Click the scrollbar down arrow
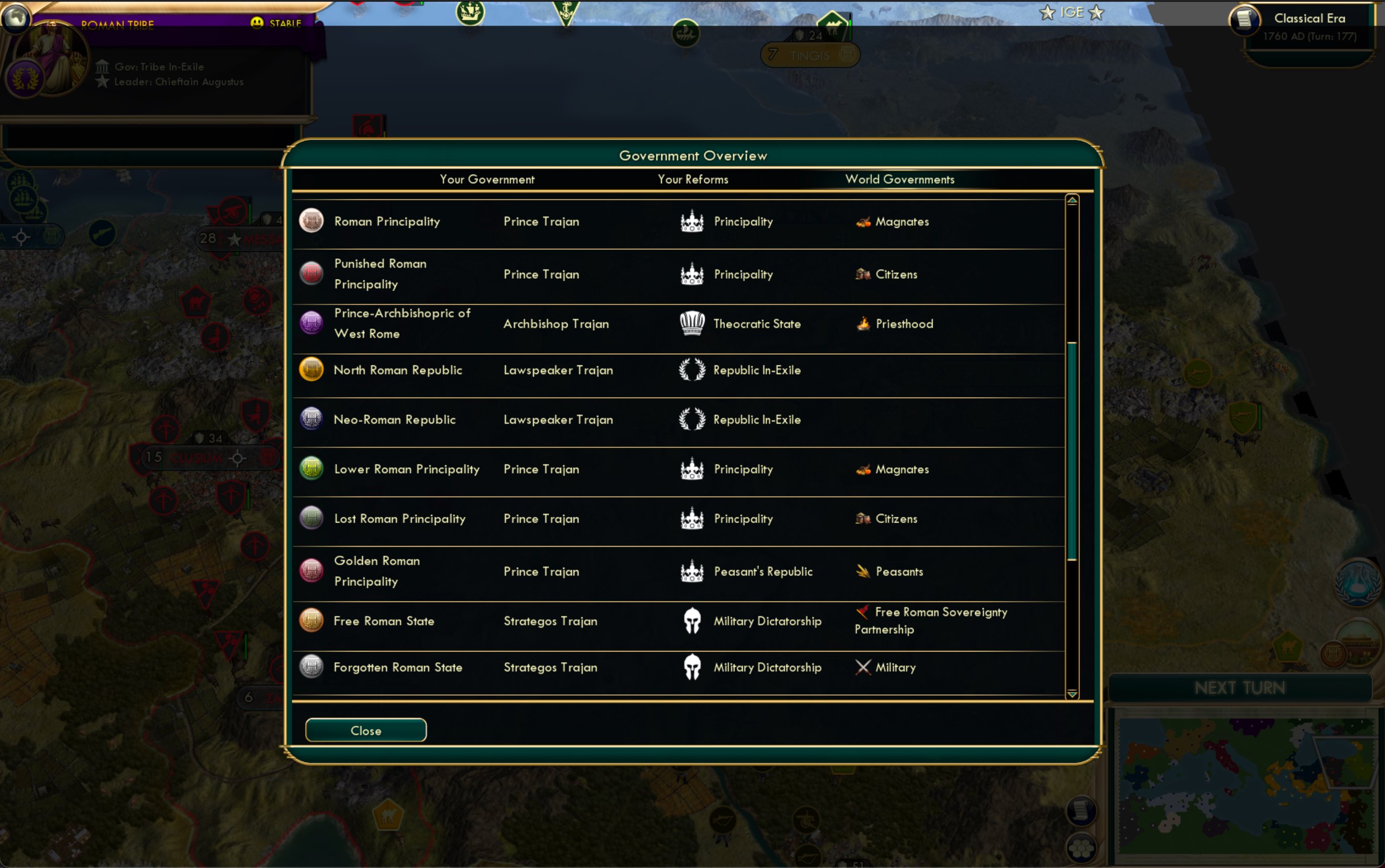1385x868 pixels. [1072, 695]
